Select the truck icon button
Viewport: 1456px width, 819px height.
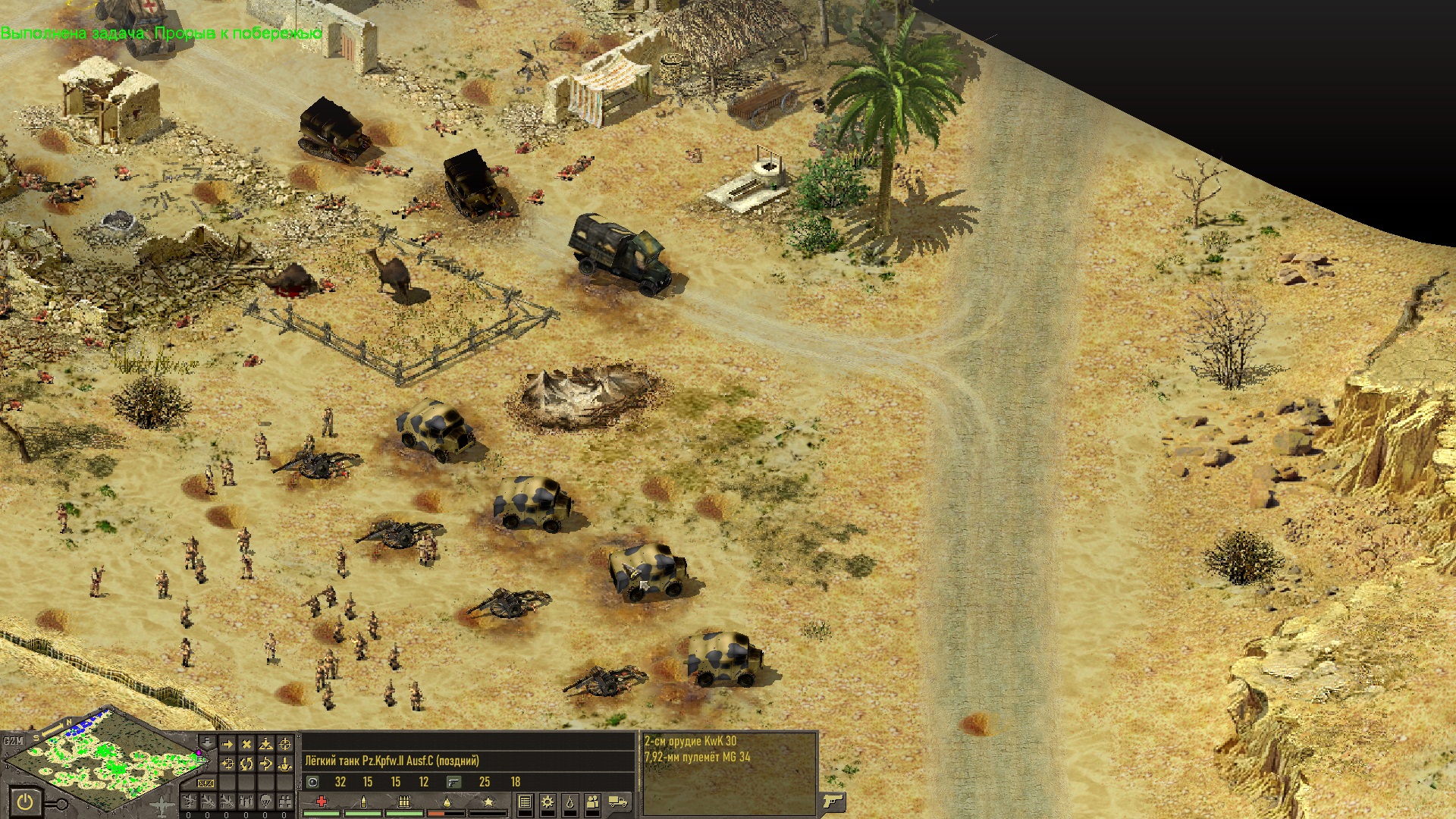tap(618, 802)
